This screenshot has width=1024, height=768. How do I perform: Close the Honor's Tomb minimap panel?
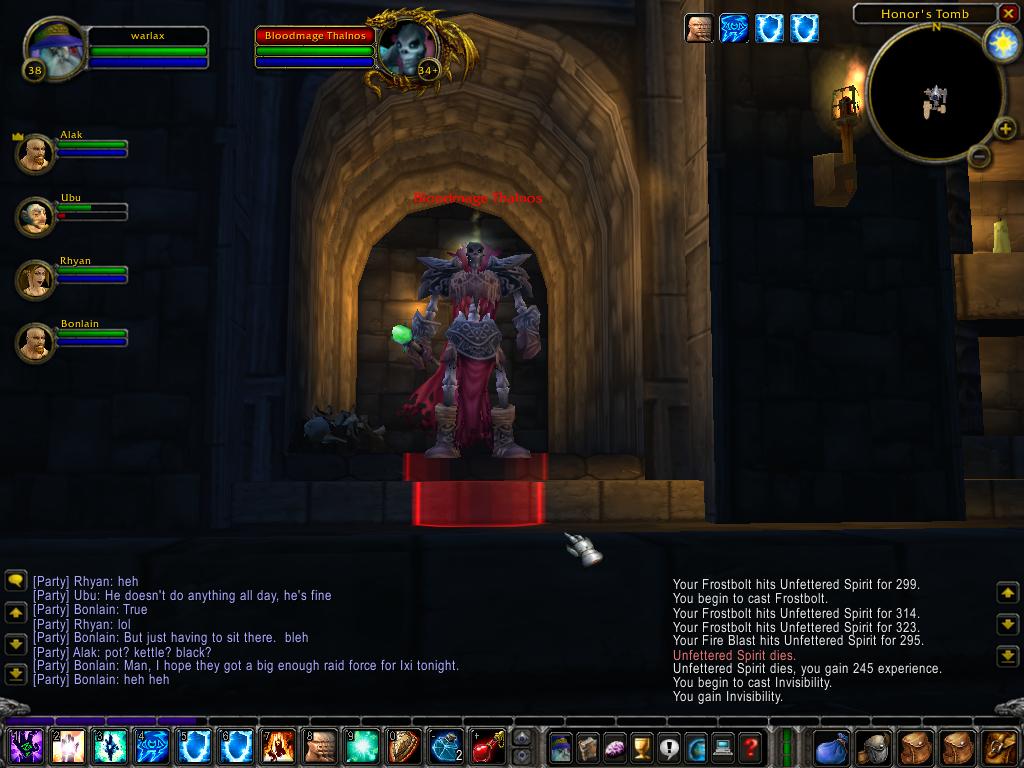[1010, 14]
